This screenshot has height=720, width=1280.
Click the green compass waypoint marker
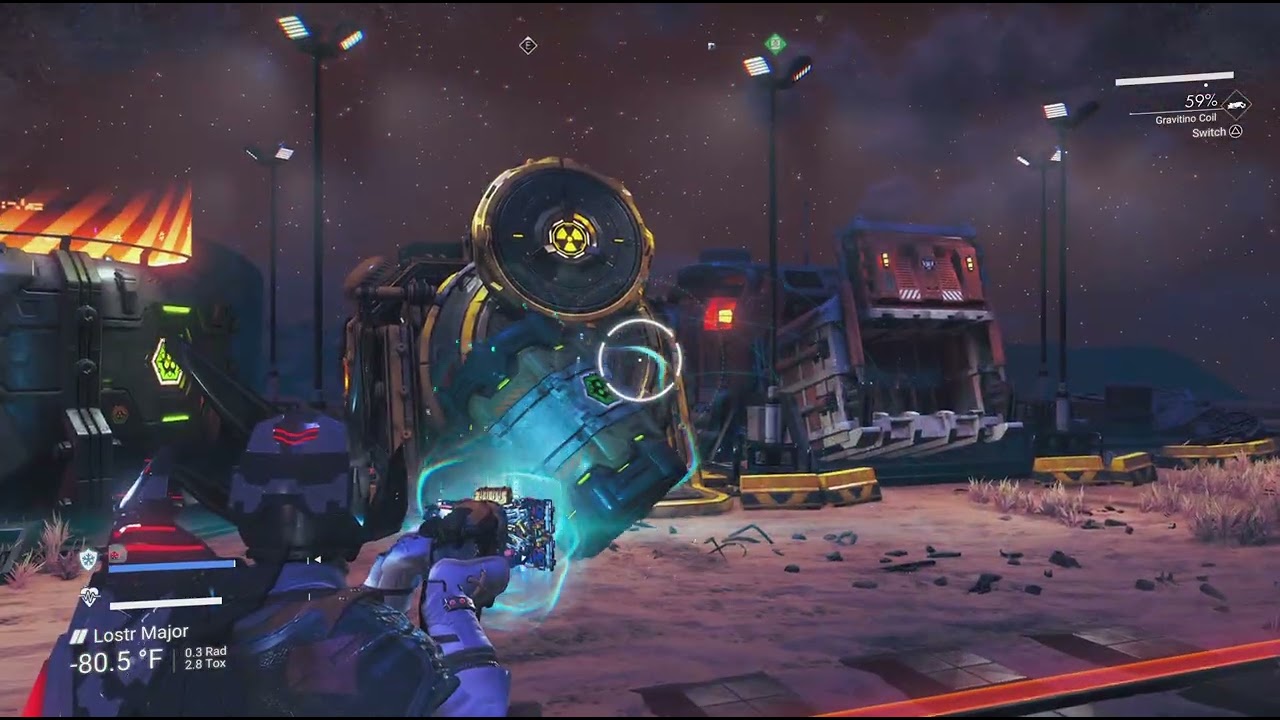coord(774,43)
